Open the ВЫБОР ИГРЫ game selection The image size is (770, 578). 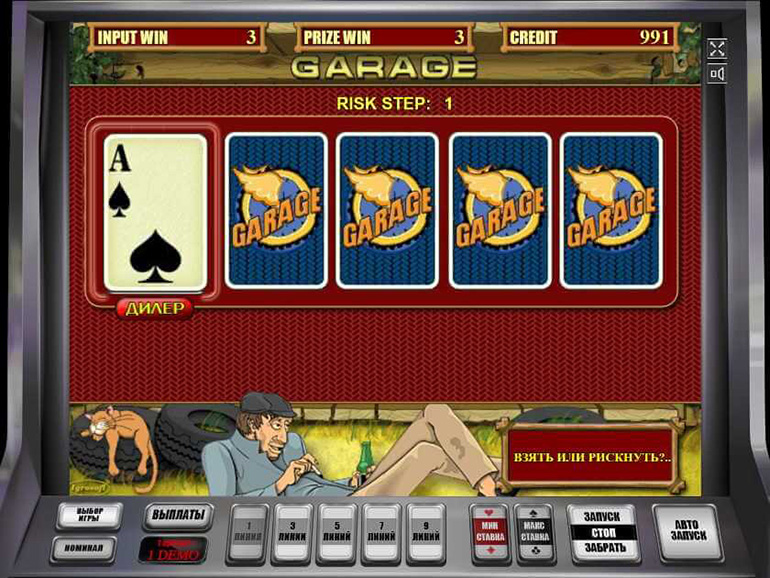point(88,516)
